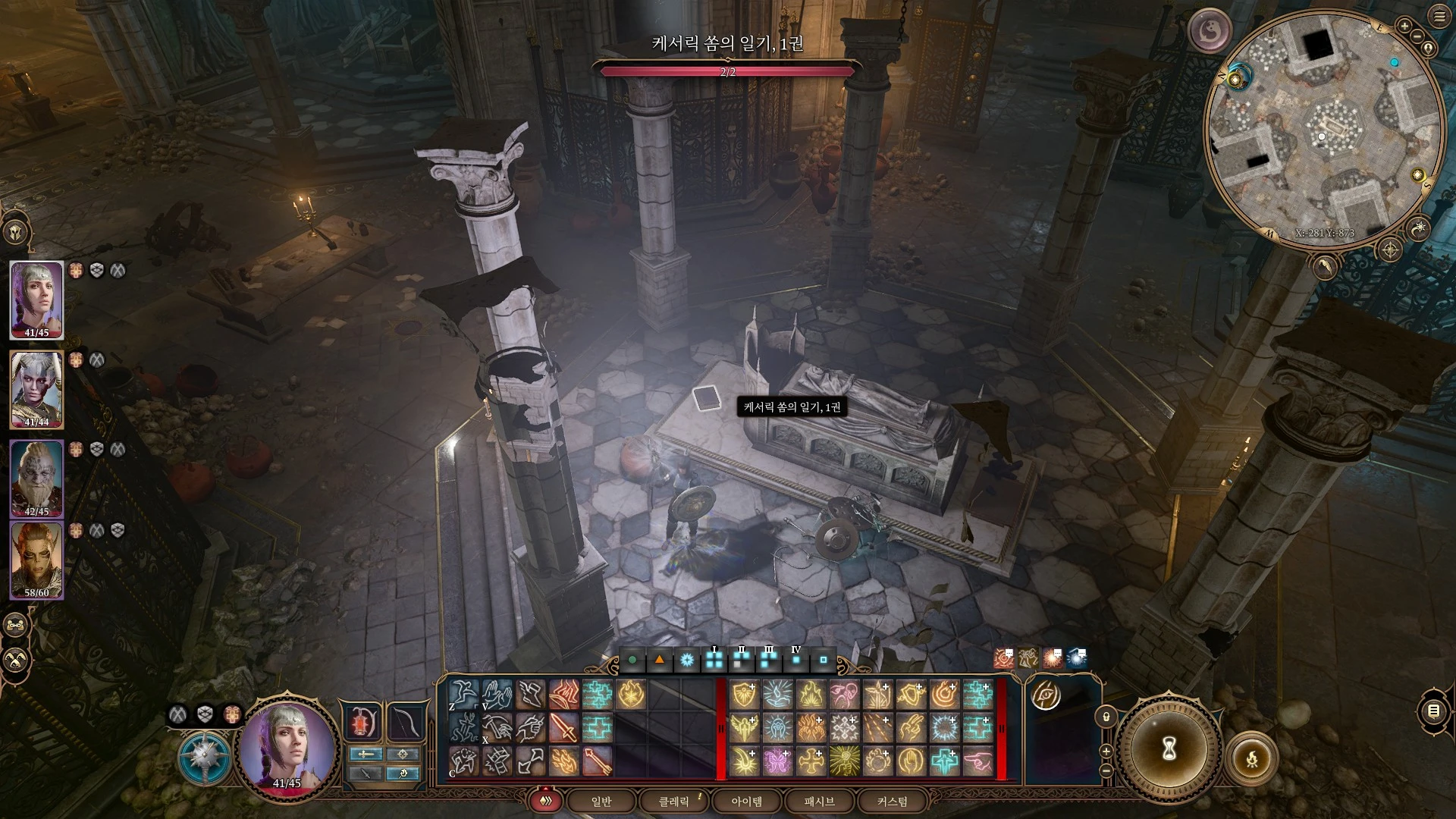Use the red sword attack action
Image resolution: width=1456 pixels, height=819 pixels.
pyautogui.click(x=563, y=728)
